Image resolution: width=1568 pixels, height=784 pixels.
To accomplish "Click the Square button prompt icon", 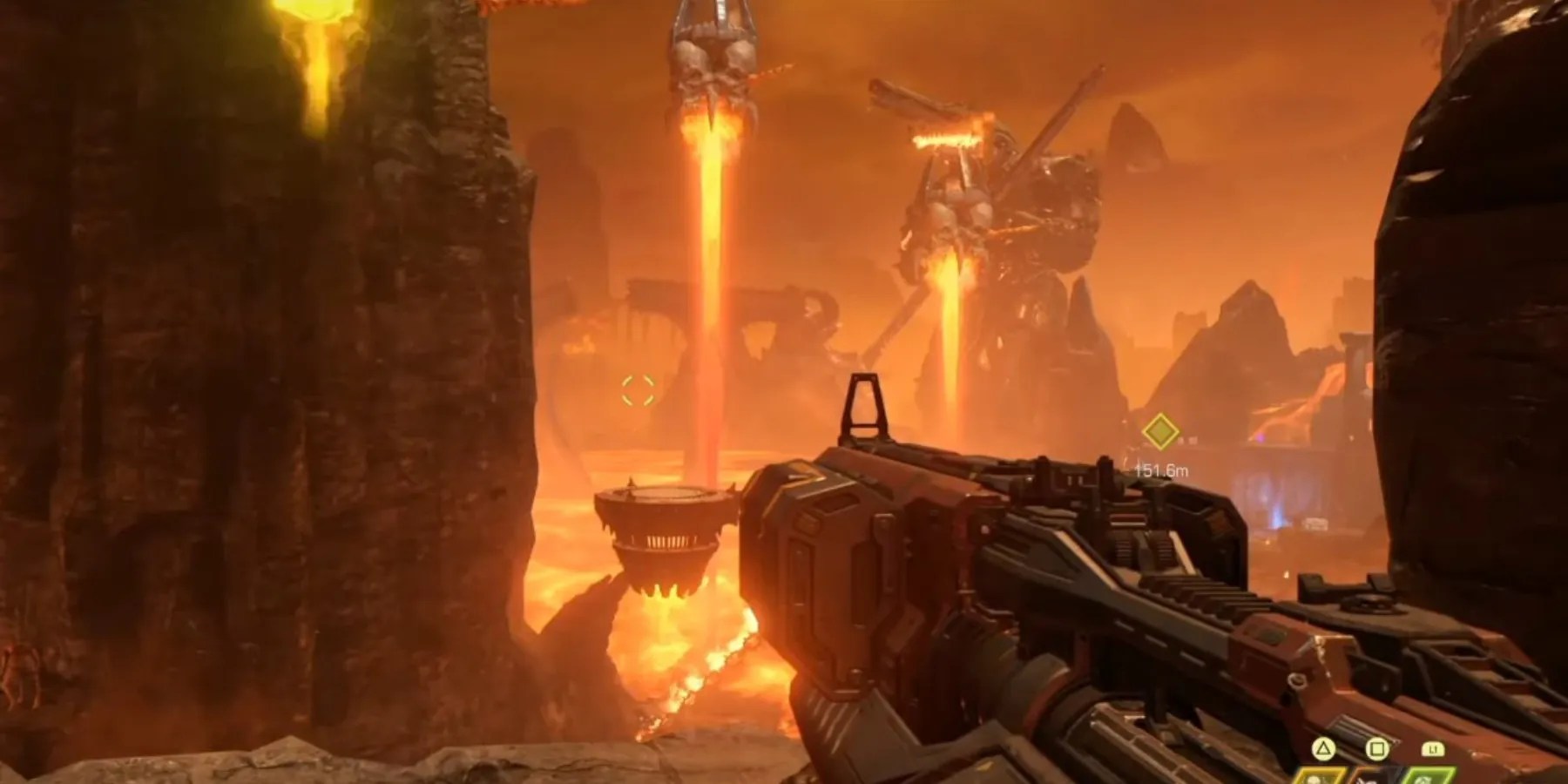I will coord(1376,747).
